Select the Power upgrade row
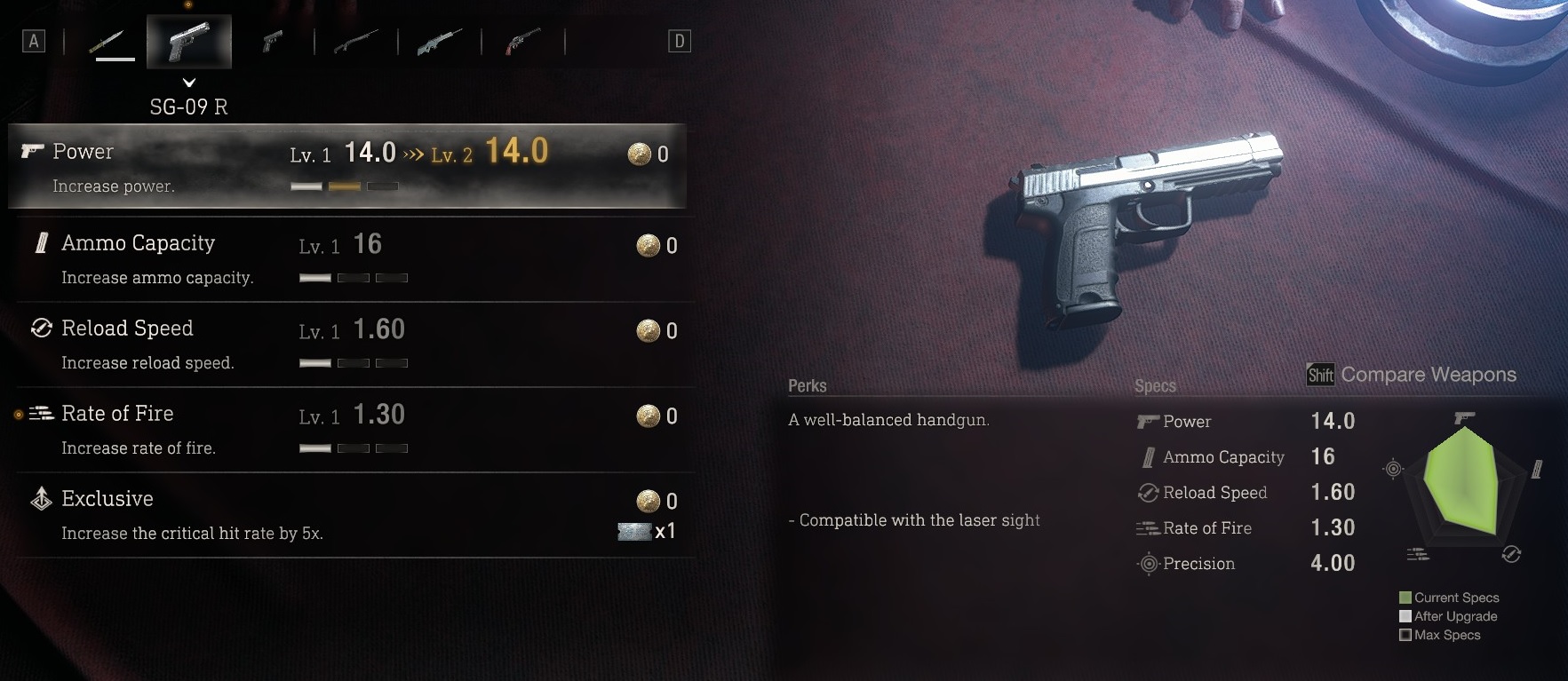1568x681 pixels. [346, 167]
